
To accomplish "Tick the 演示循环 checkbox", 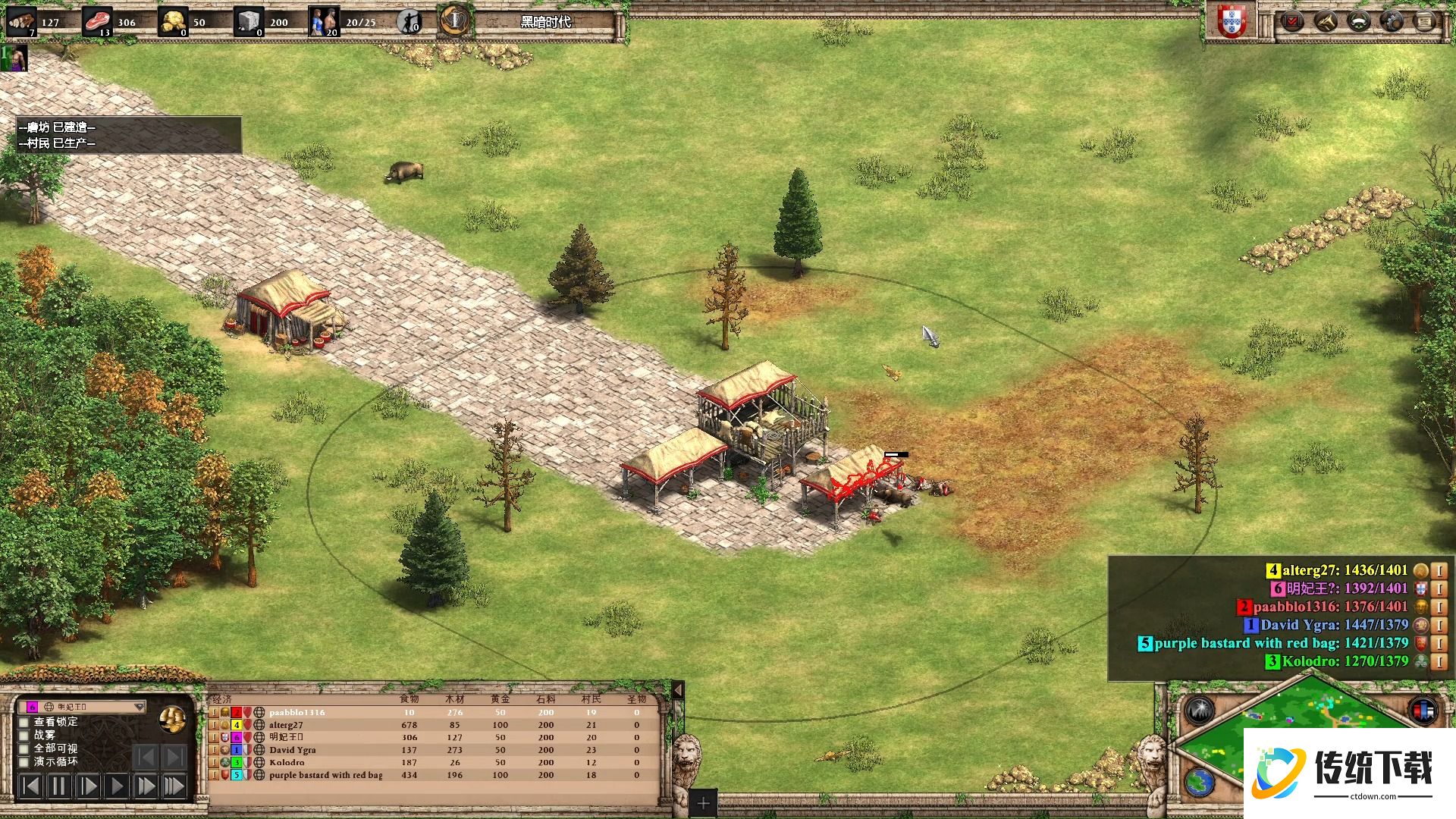I will point(24,761).
